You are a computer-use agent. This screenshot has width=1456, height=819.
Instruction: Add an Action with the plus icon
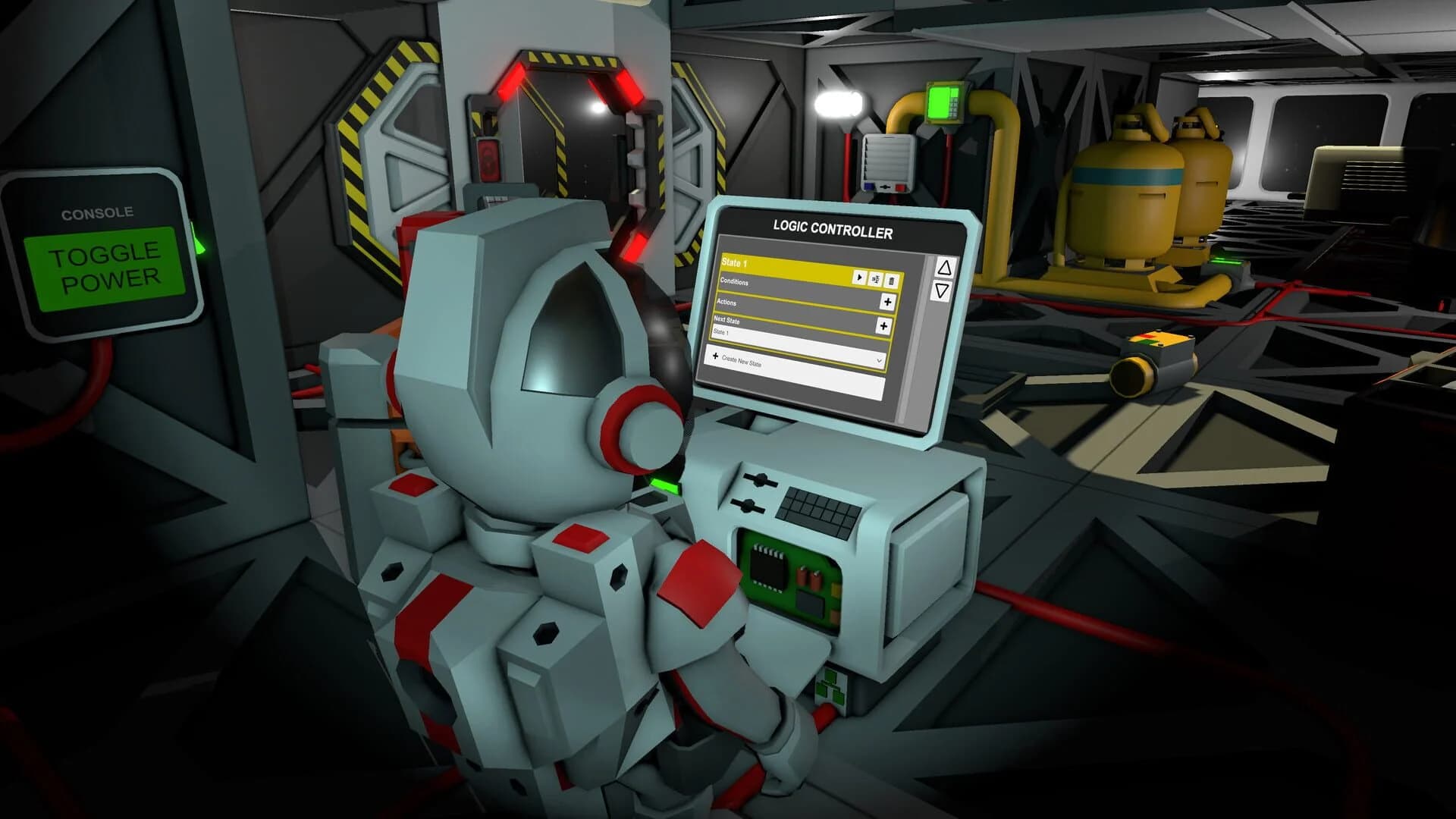tap(887, 302)
